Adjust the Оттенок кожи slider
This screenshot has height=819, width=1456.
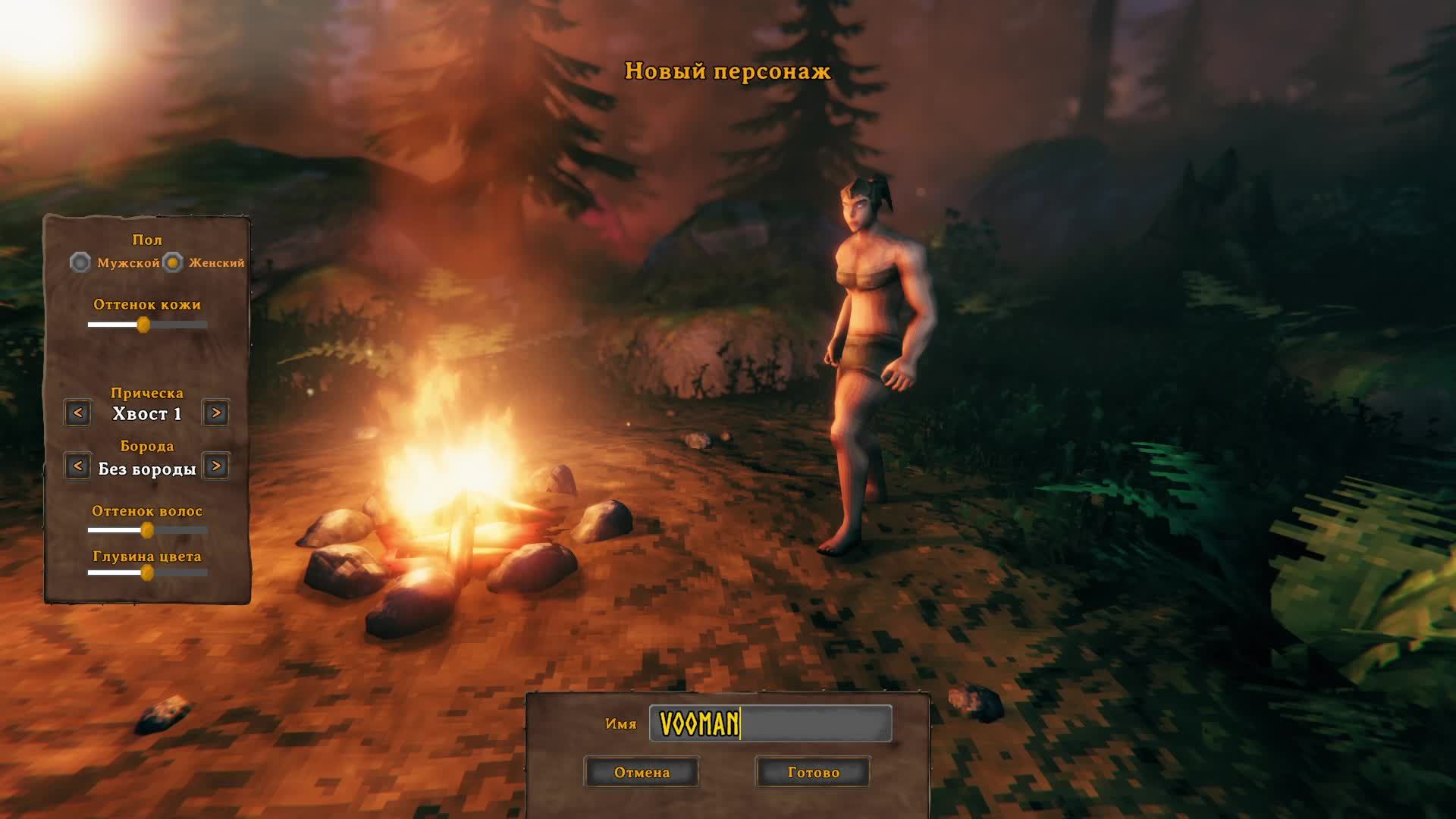[143, 325]
